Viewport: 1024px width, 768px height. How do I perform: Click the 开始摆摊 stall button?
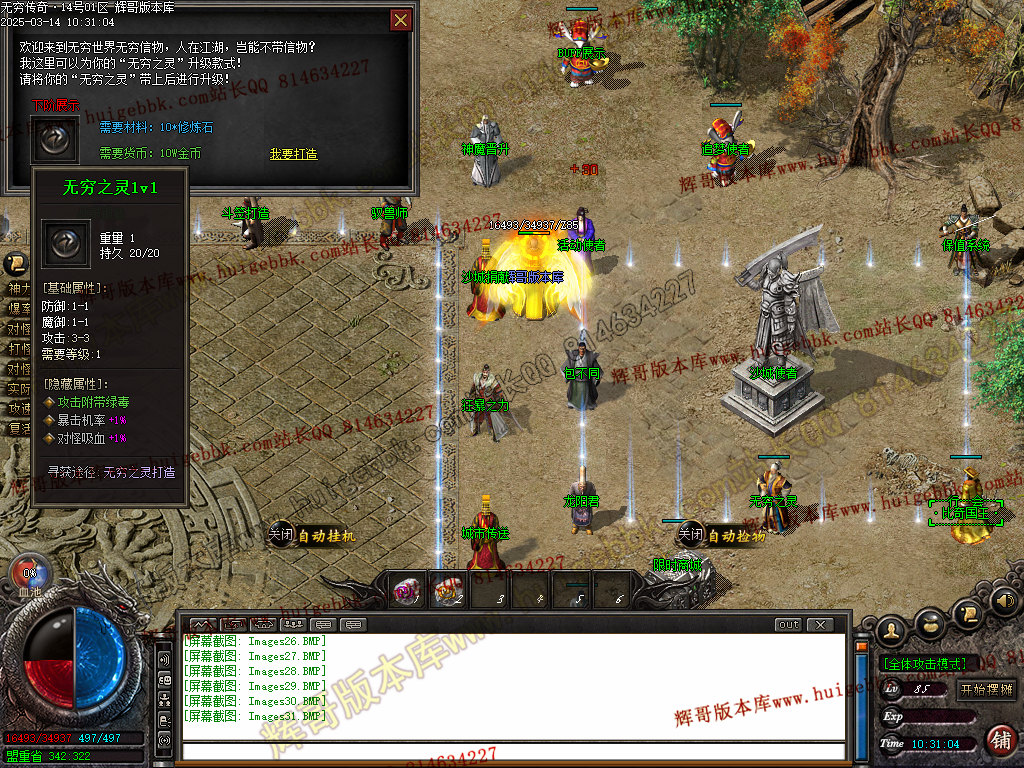tap(986, 689)
